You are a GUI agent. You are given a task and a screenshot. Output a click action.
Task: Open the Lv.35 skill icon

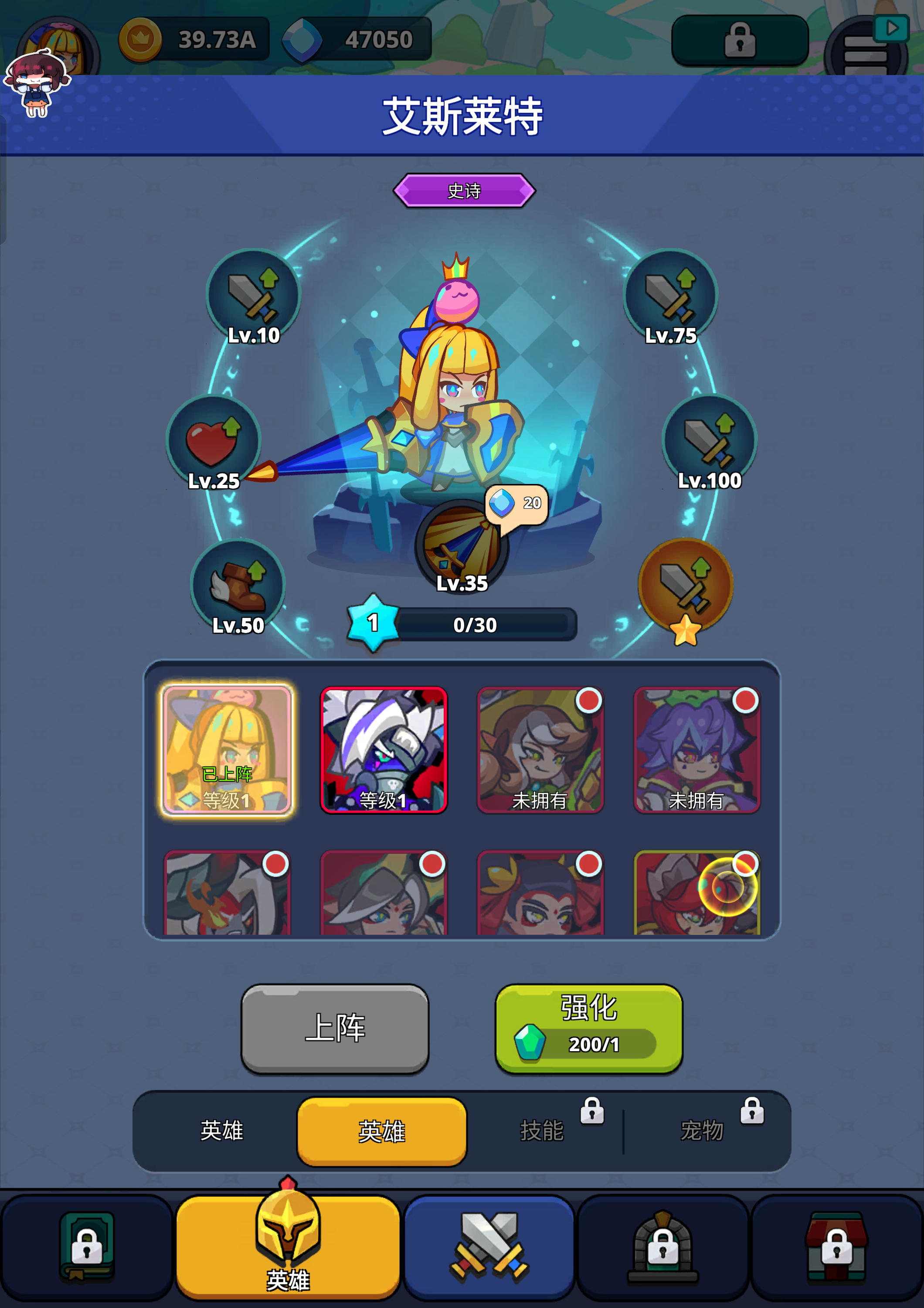[x=461, y=544]
